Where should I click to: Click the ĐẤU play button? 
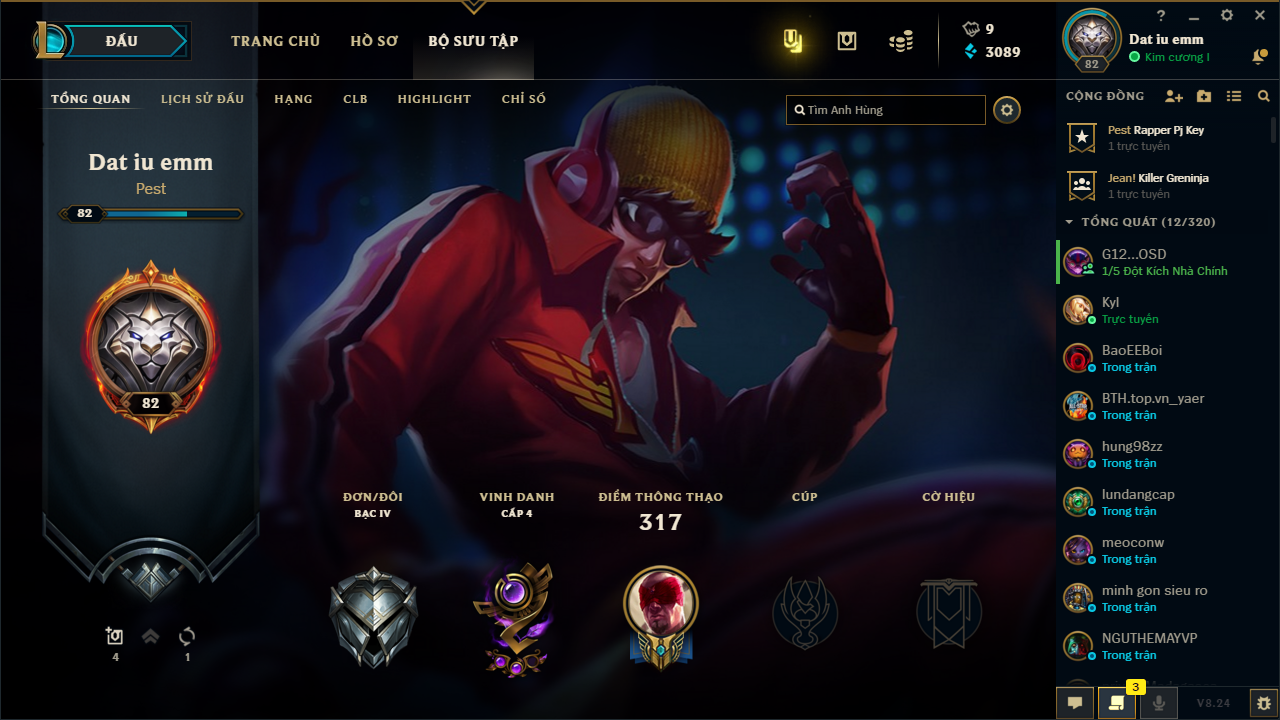point(122,41)
